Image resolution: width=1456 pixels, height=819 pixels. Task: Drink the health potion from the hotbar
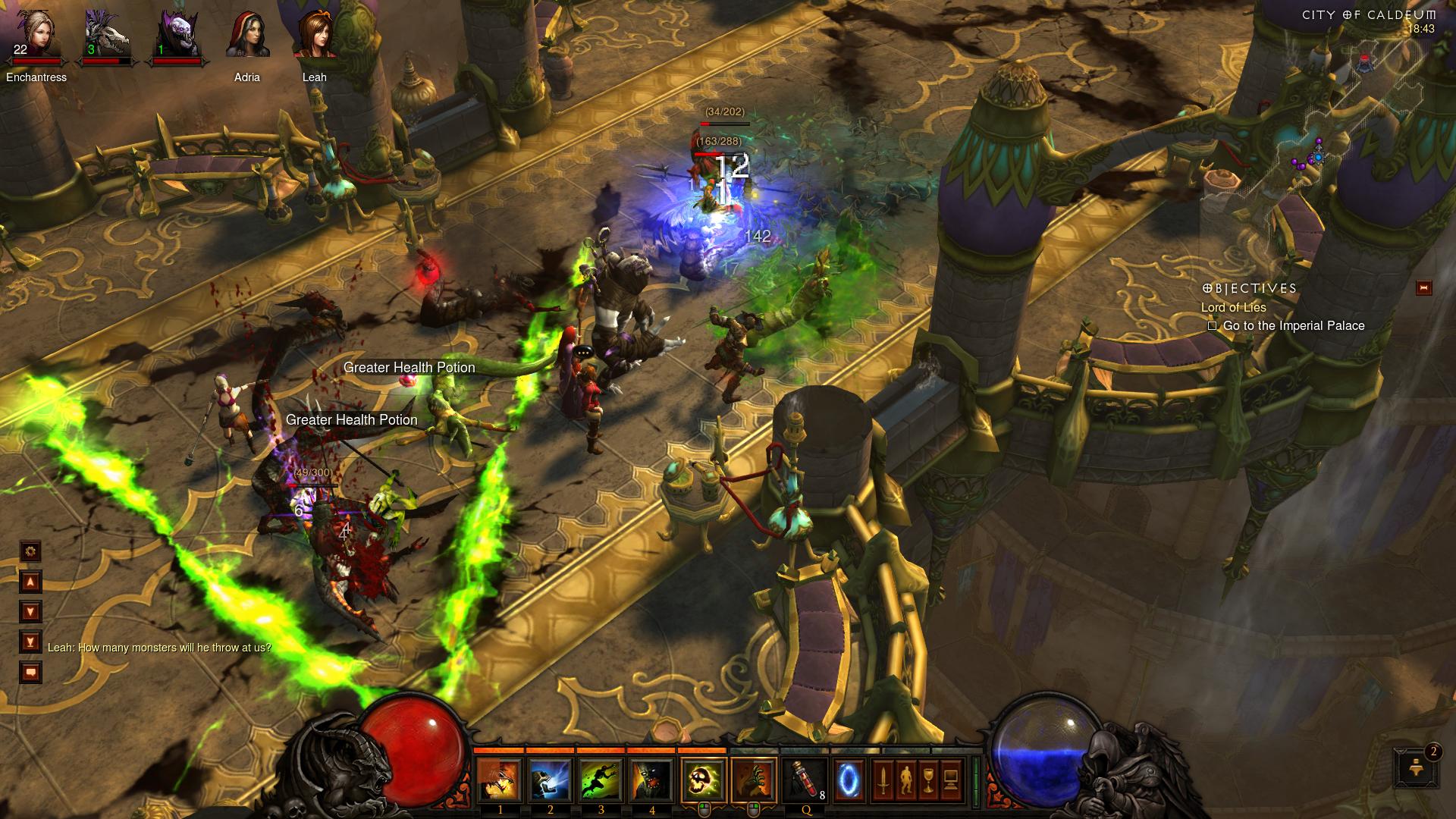point(805,780)
